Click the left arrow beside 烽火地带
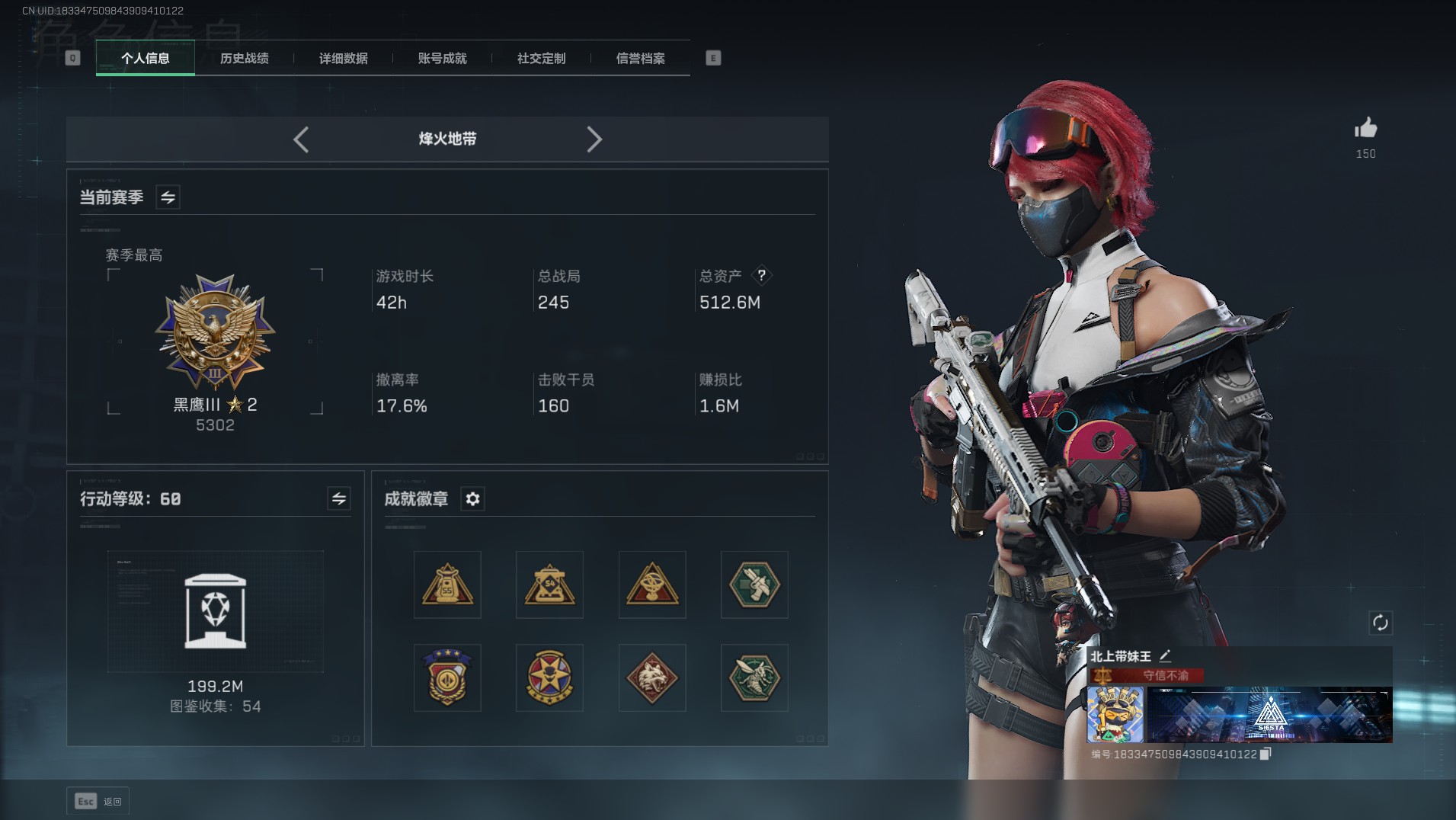The width and height of the screenshot is (1456, 820). 301,139
